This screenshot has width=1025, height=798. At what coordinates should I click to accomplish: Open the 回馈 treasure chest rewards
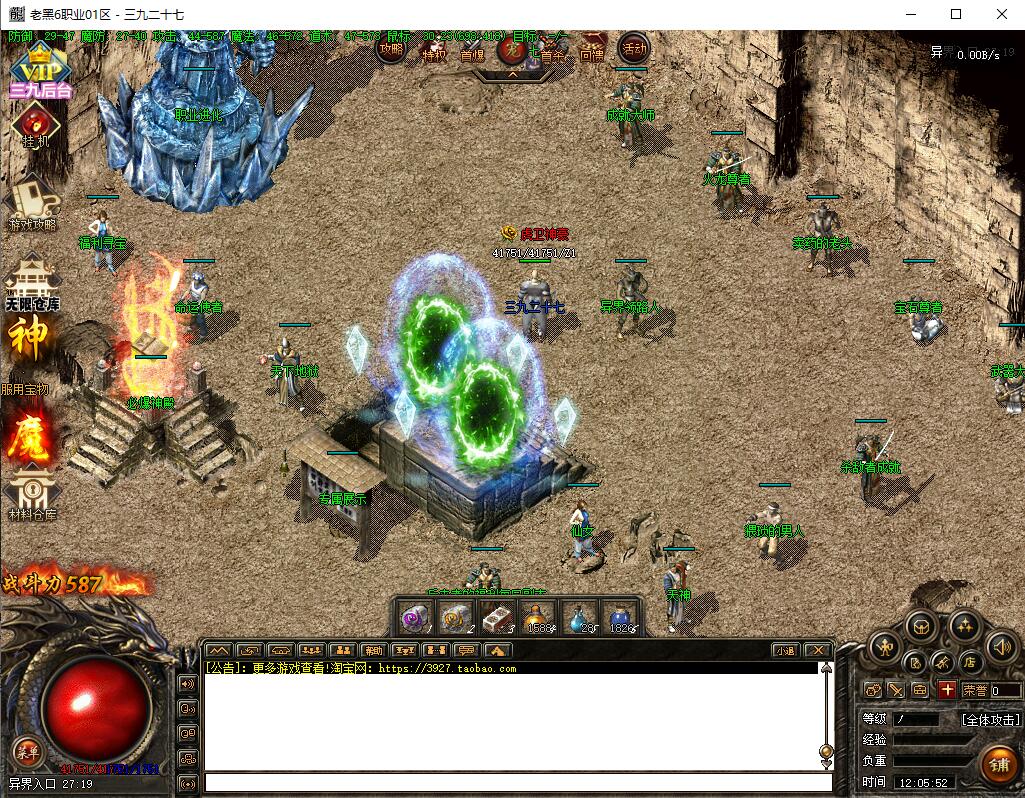[592, 49]
